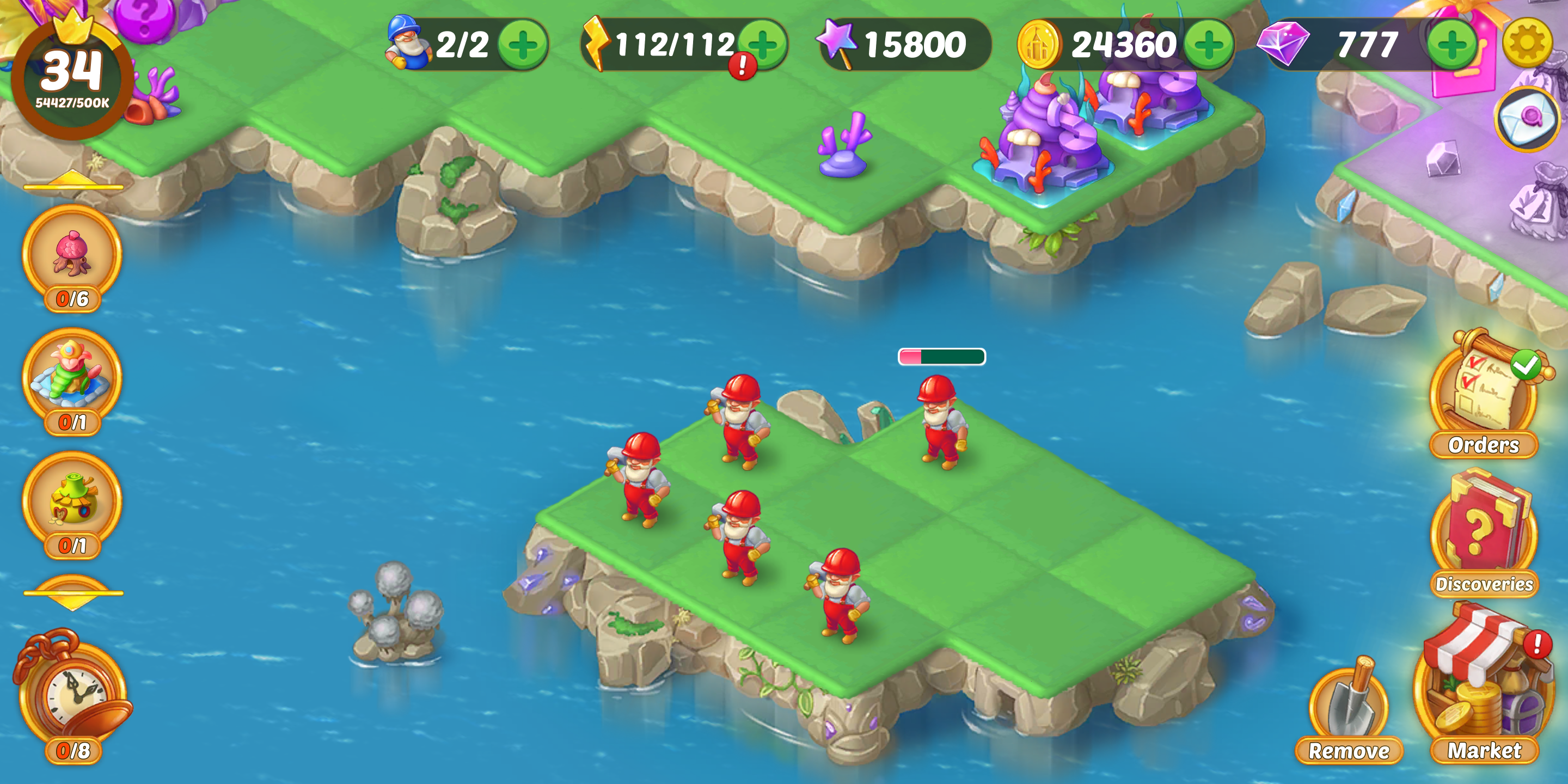Image resolution: width=1568 pixels, height=784 pixels.
Task: Add energy with the green plus
Action: [764, 42]
